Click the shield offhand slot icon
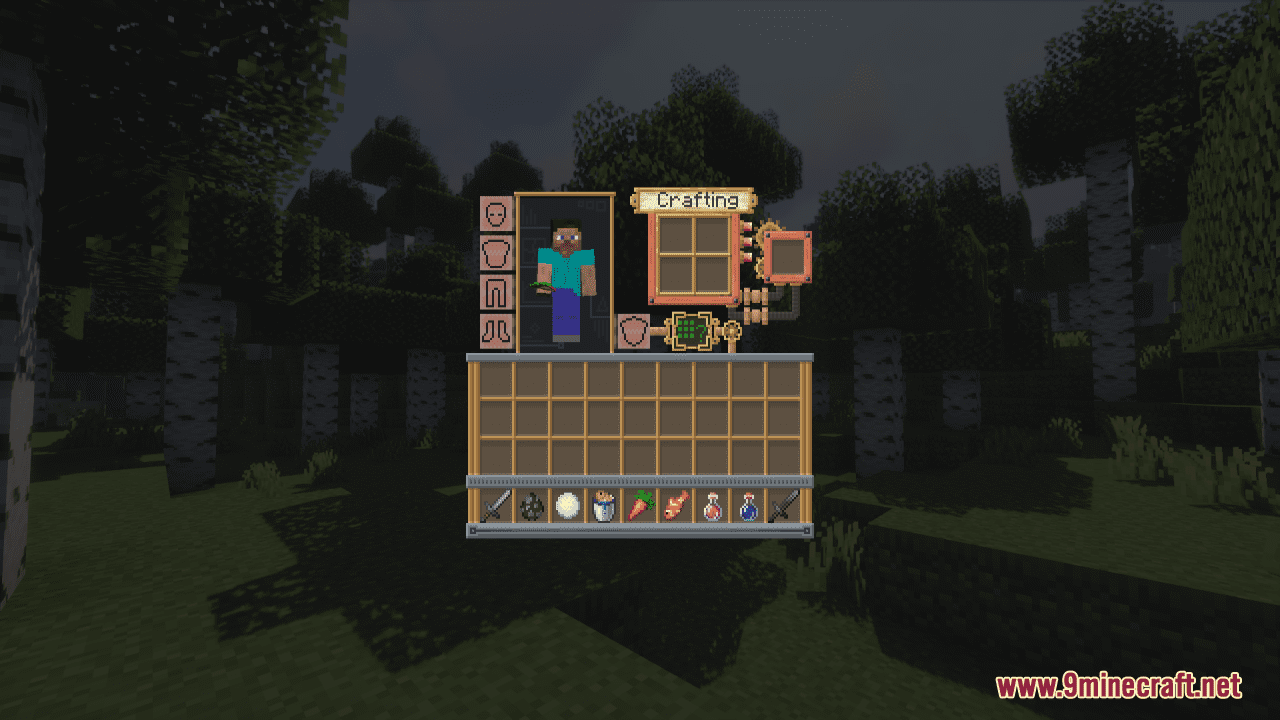 coord(636,330)
